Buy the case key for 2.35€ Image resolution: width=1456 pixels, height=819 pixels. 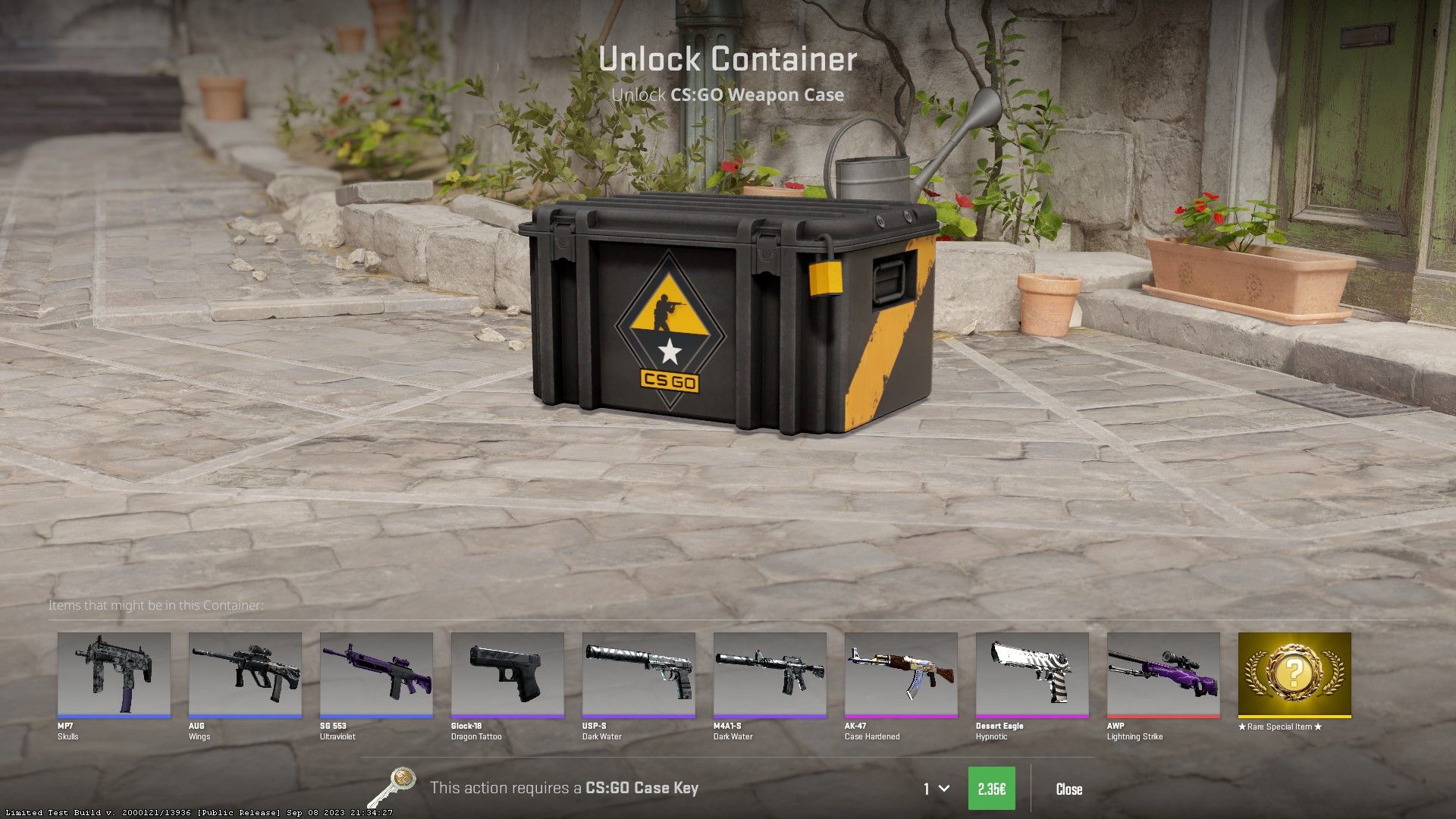(991, 789)
